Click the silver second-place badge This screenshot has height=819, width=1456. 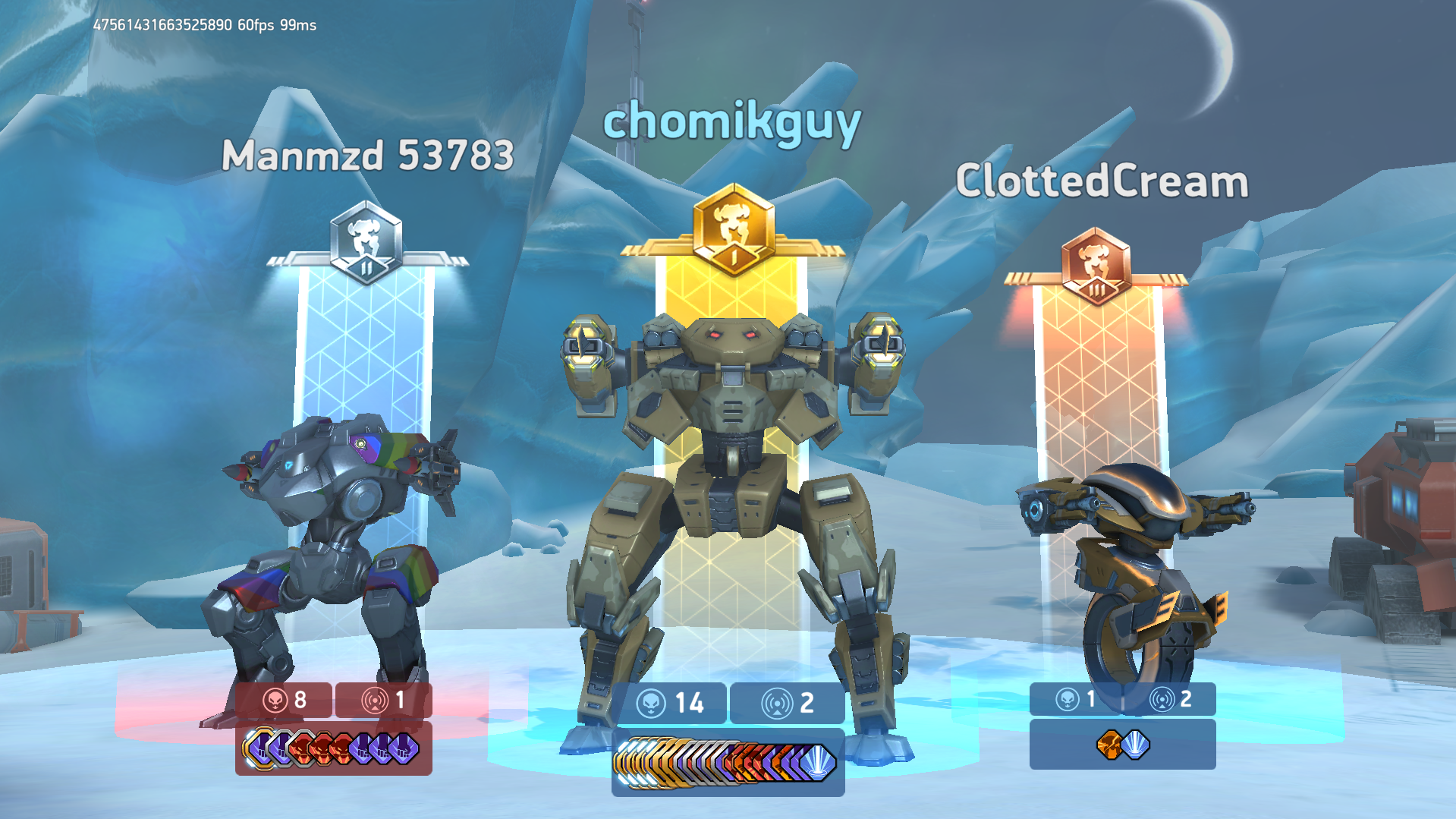(366, 242)
